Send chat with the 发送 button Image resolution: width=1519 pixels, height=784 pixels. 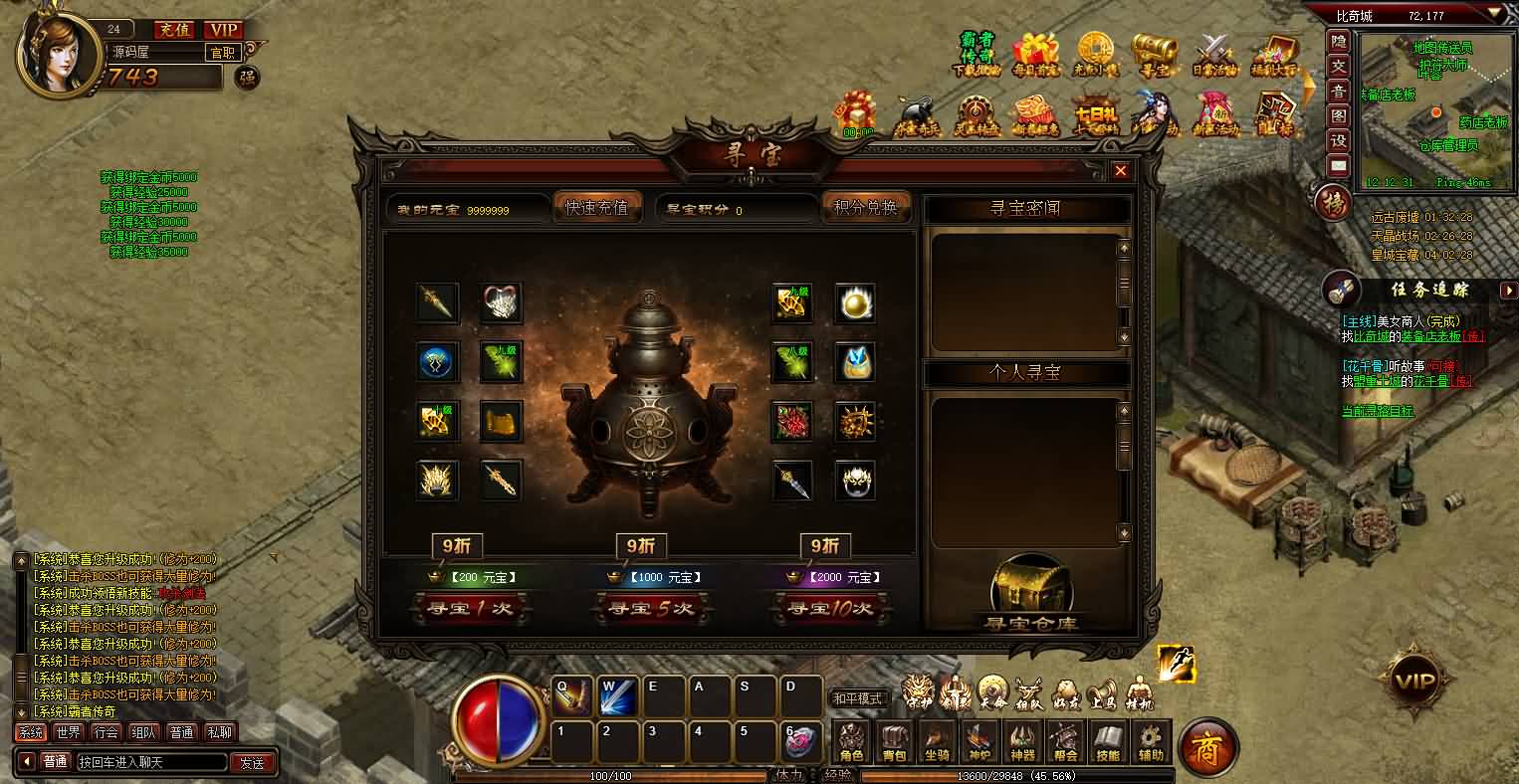point(253,762)
